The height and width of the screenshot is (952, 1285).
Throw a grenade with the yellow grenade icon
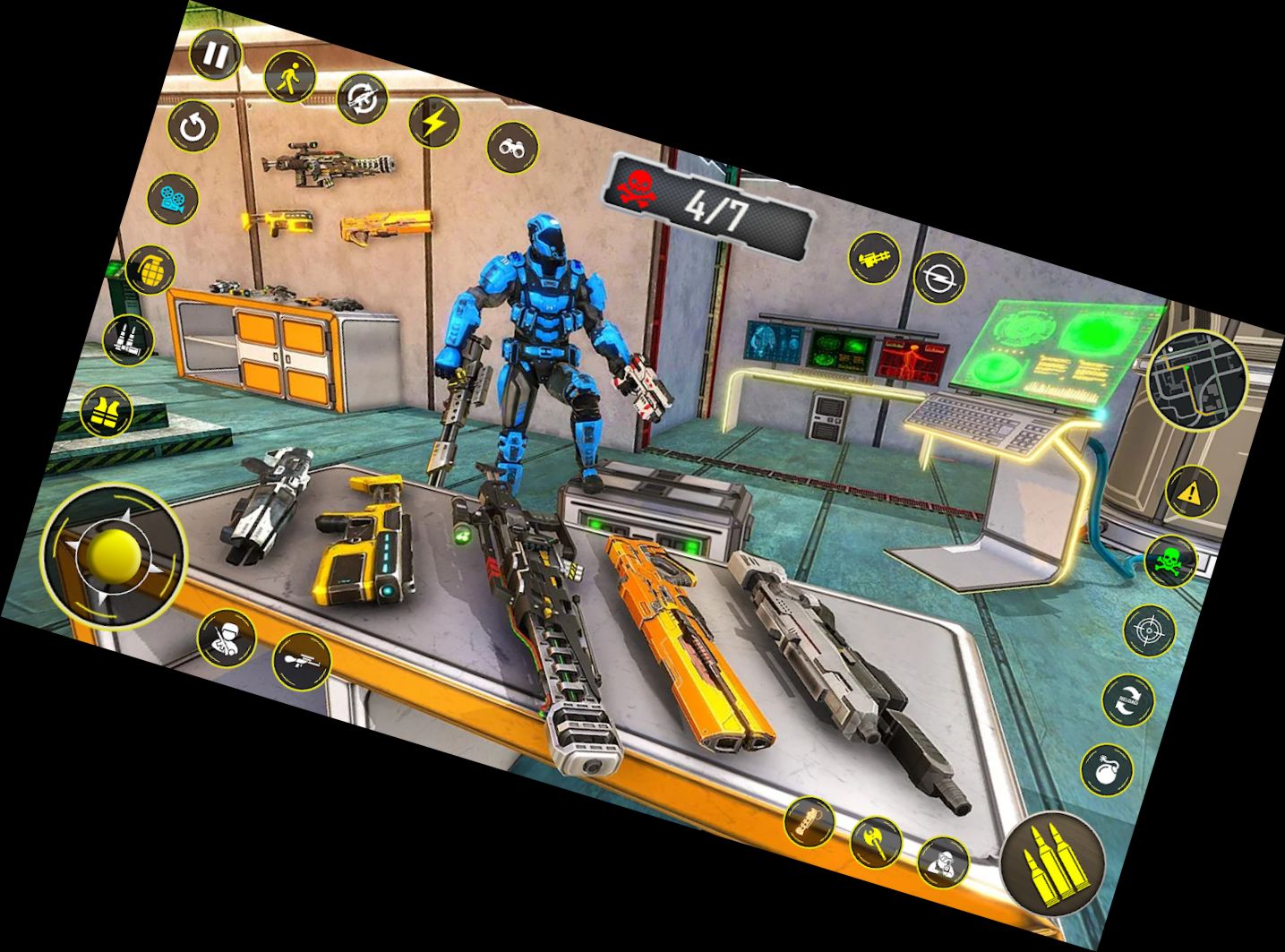click(150, 270)
